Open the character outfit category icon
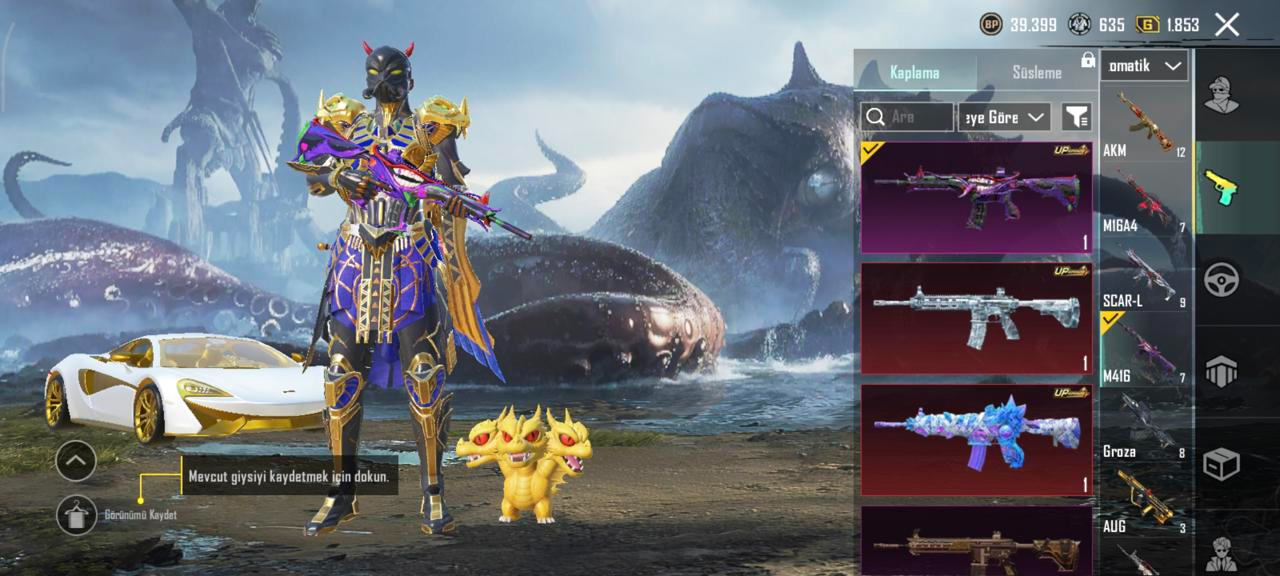Screen dimensions: 1280x576 coord(1221,95)
